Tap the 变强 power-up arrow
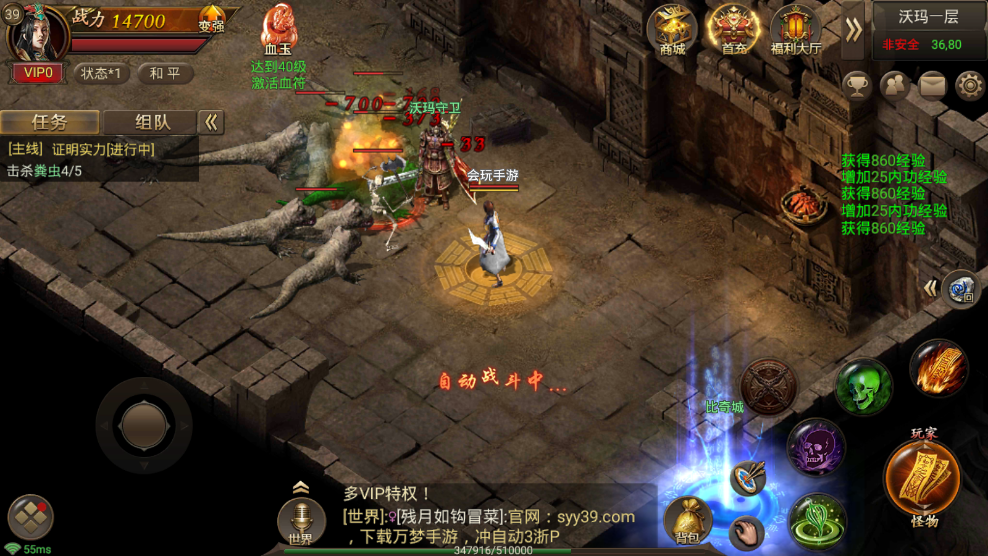 211,17
